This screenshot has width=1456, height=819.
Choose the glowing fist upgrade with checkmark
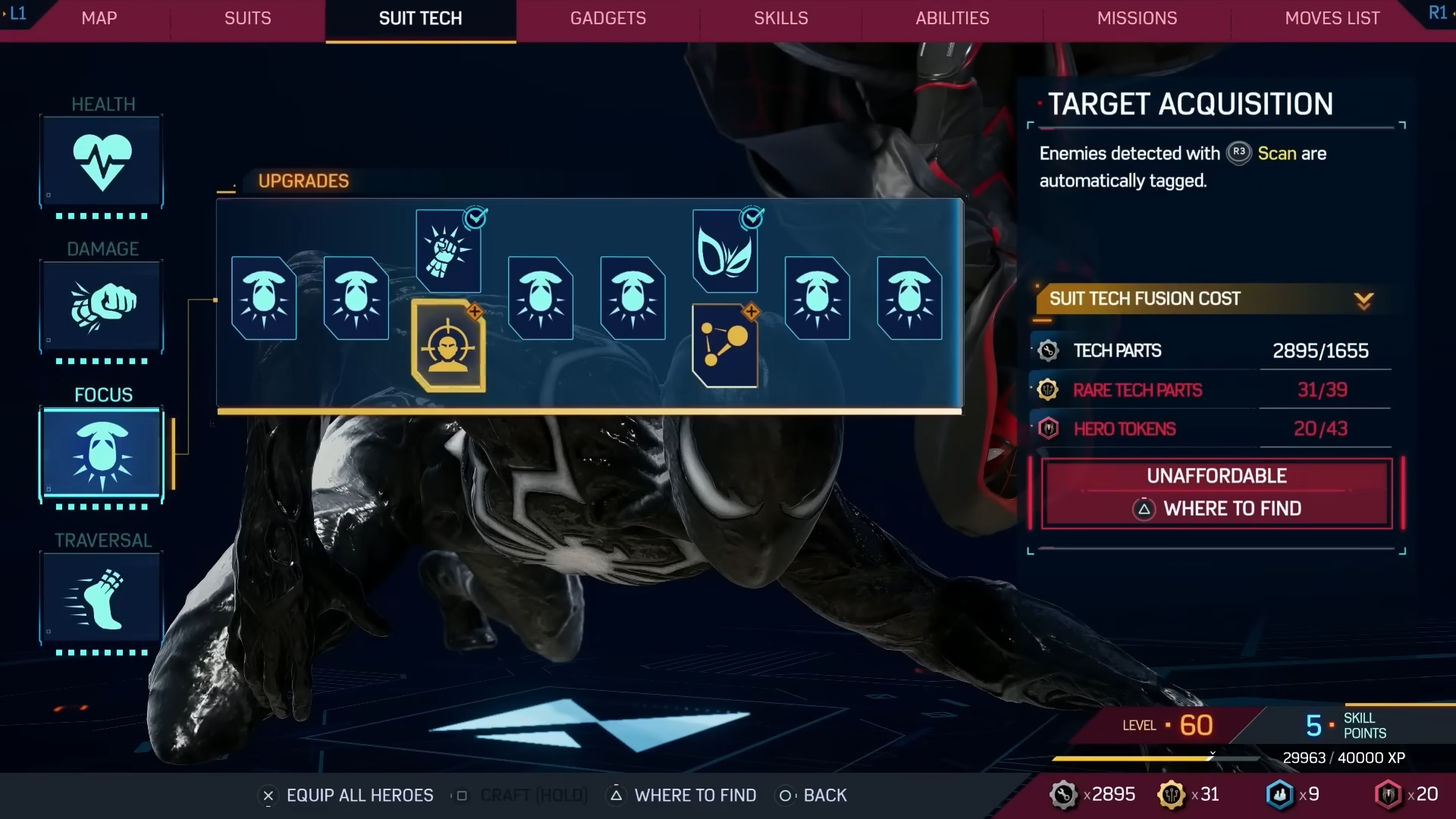pos(448,250)
